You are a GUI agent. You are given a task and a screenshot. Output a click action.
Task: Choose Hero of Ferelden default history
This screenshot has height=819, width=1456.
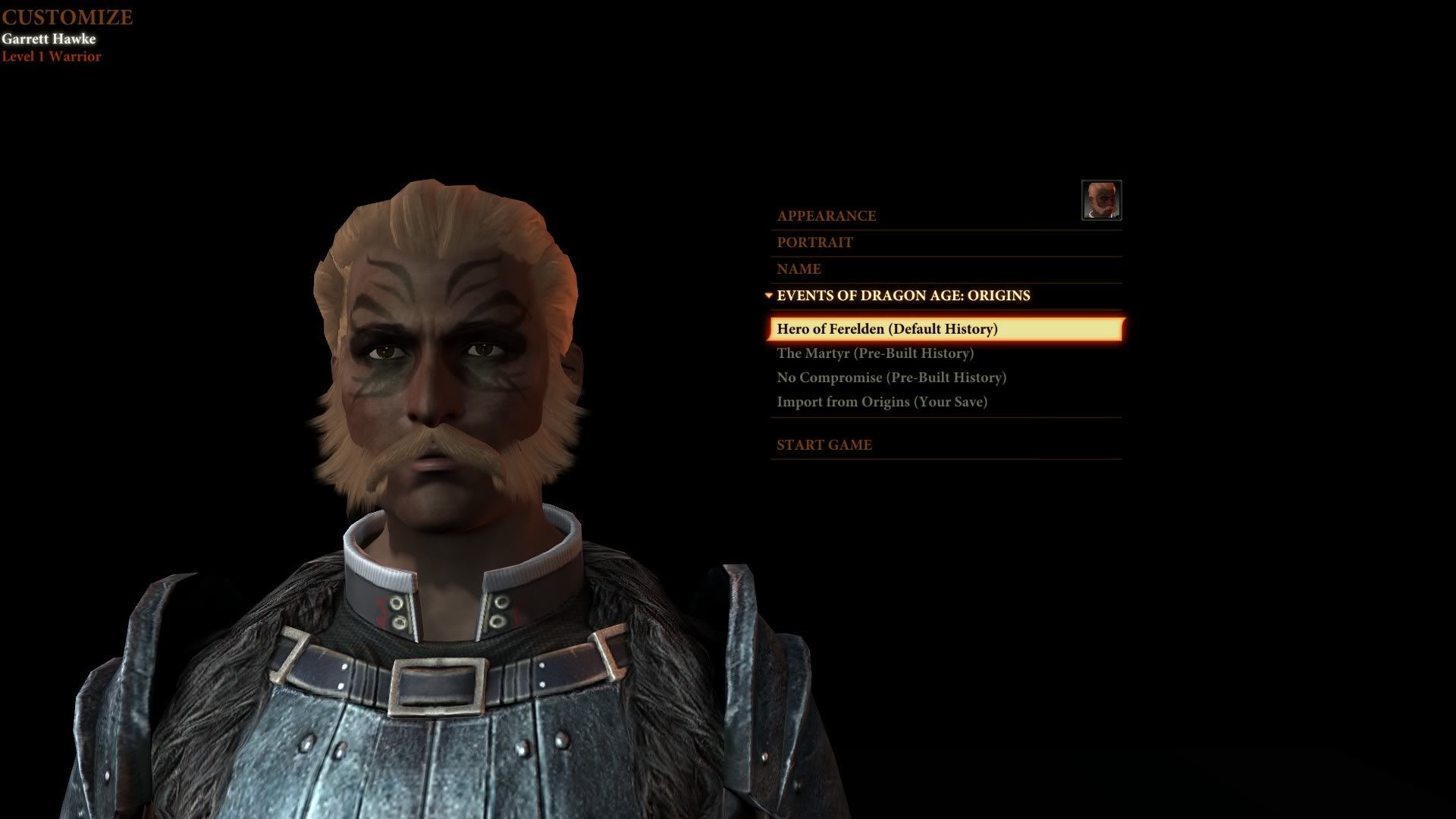(x=887, y=329)
